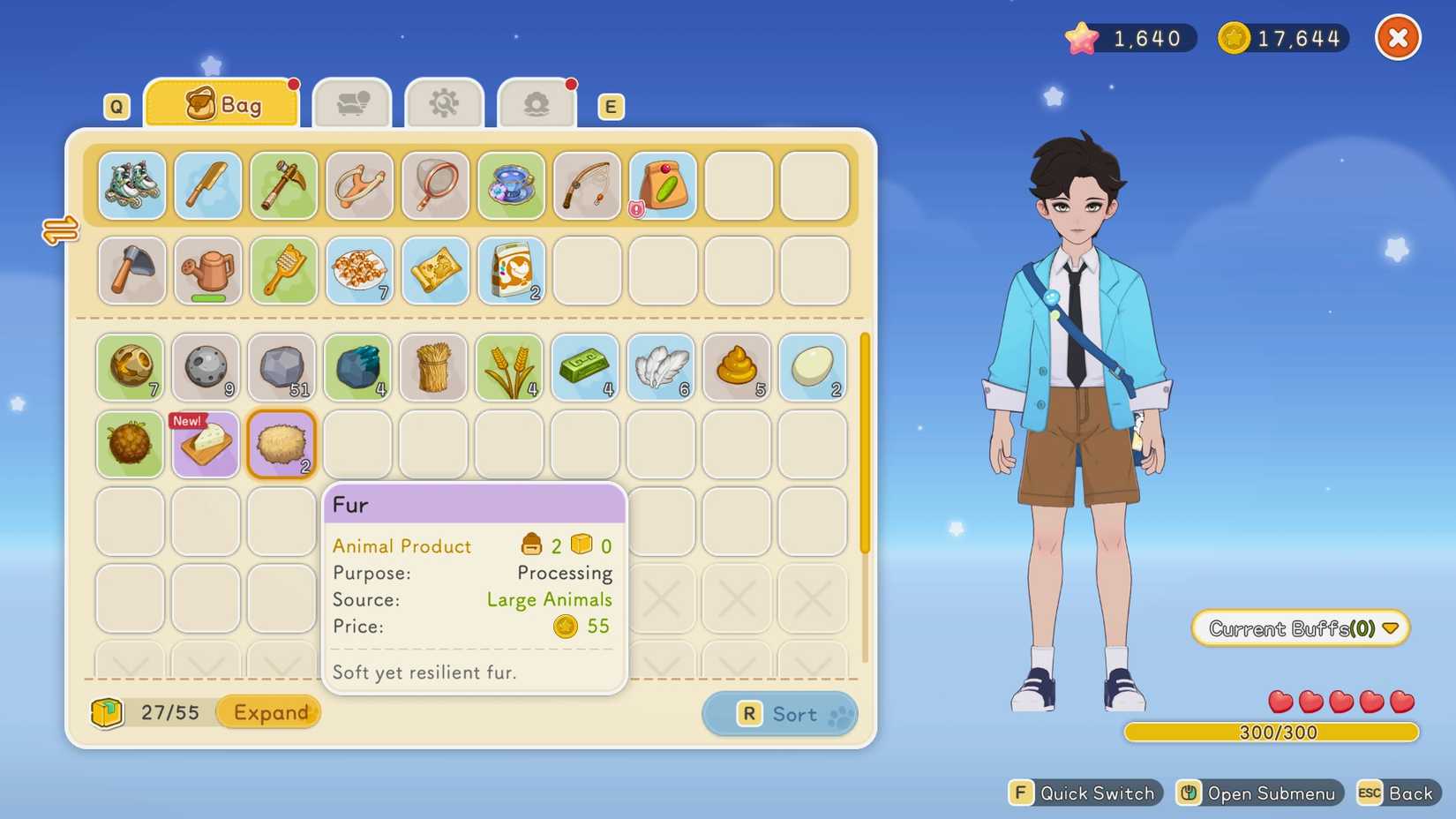1456x819 pixels.
Task: Click Expand to increase bag capacity
Action: (x=268, y=712)
